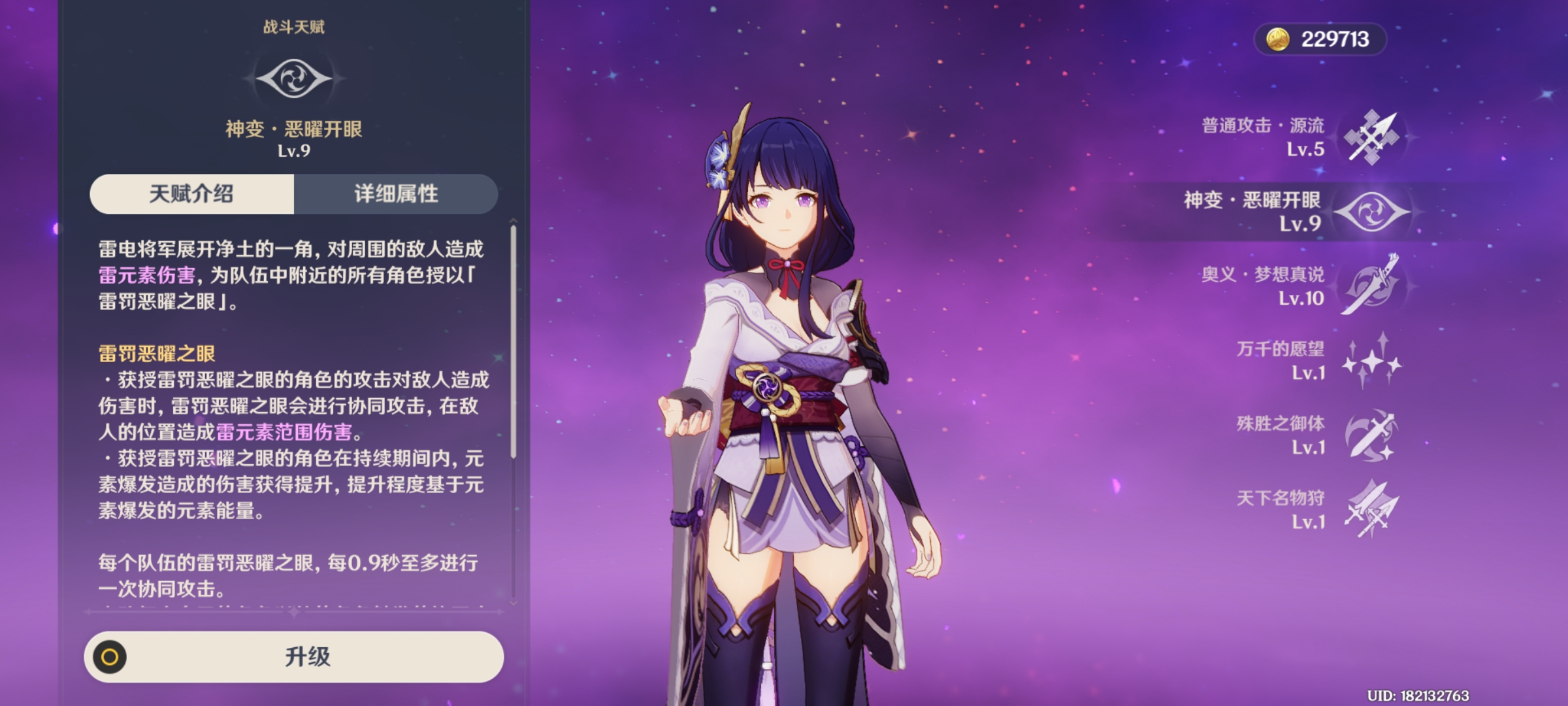Click the talent description scrollbar

(x=514, y=340)
